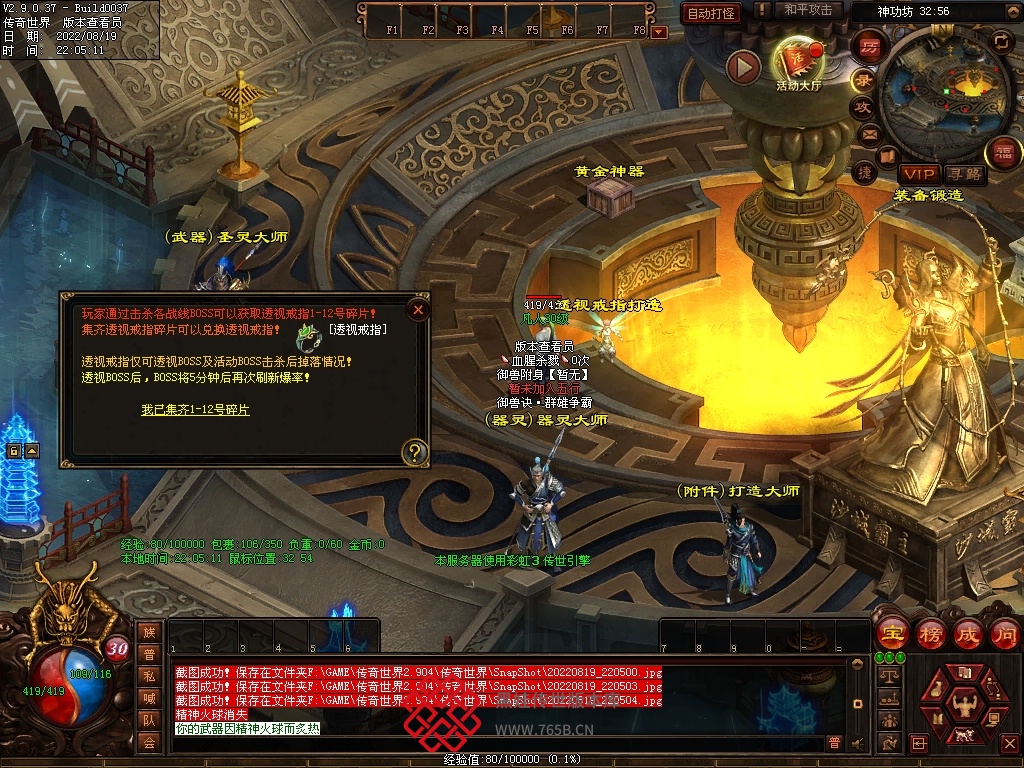Open the VIP panel
Screen dimensions: 1024x768
tap(918, 174)
